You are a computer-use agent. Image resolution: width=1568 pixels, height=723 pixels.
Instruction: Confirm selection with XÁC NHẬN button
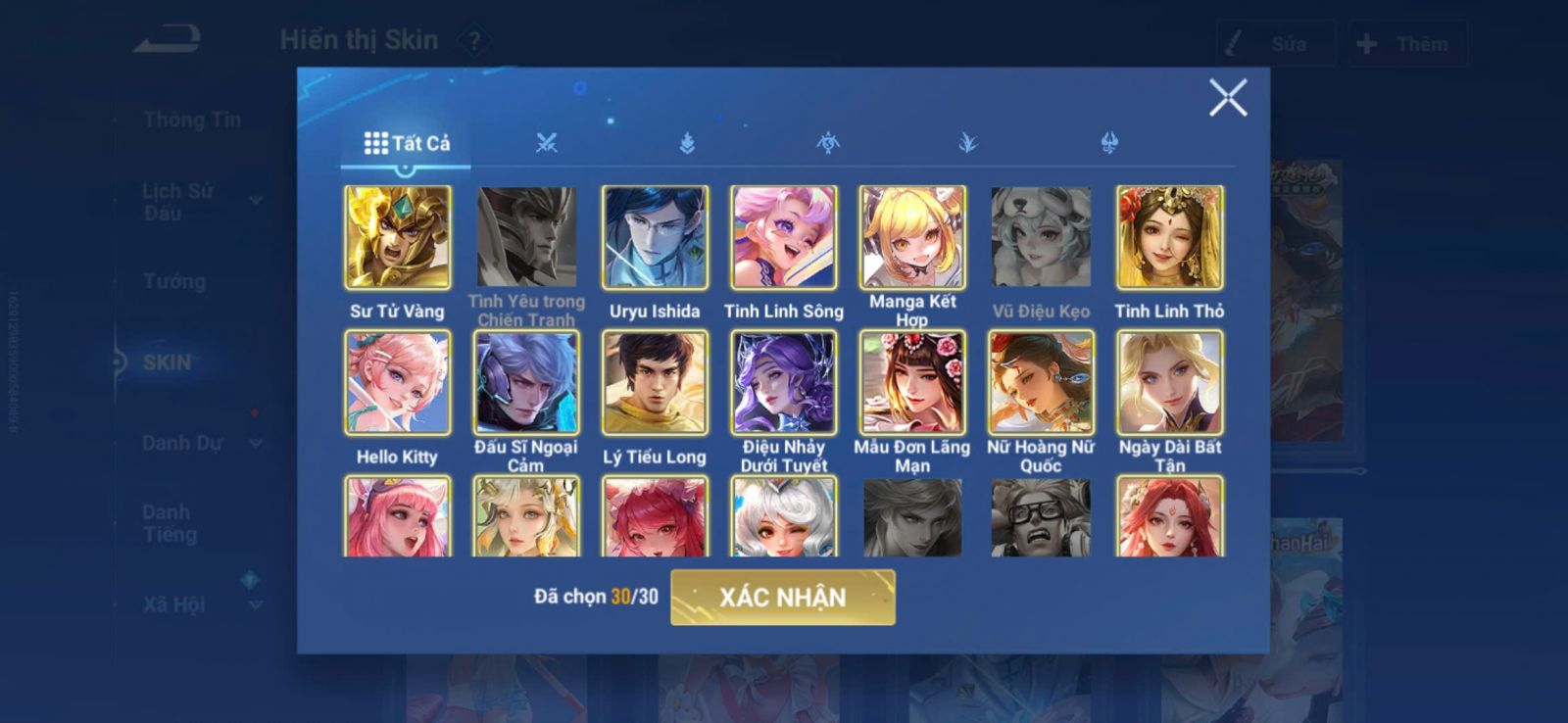click(782, 597)
